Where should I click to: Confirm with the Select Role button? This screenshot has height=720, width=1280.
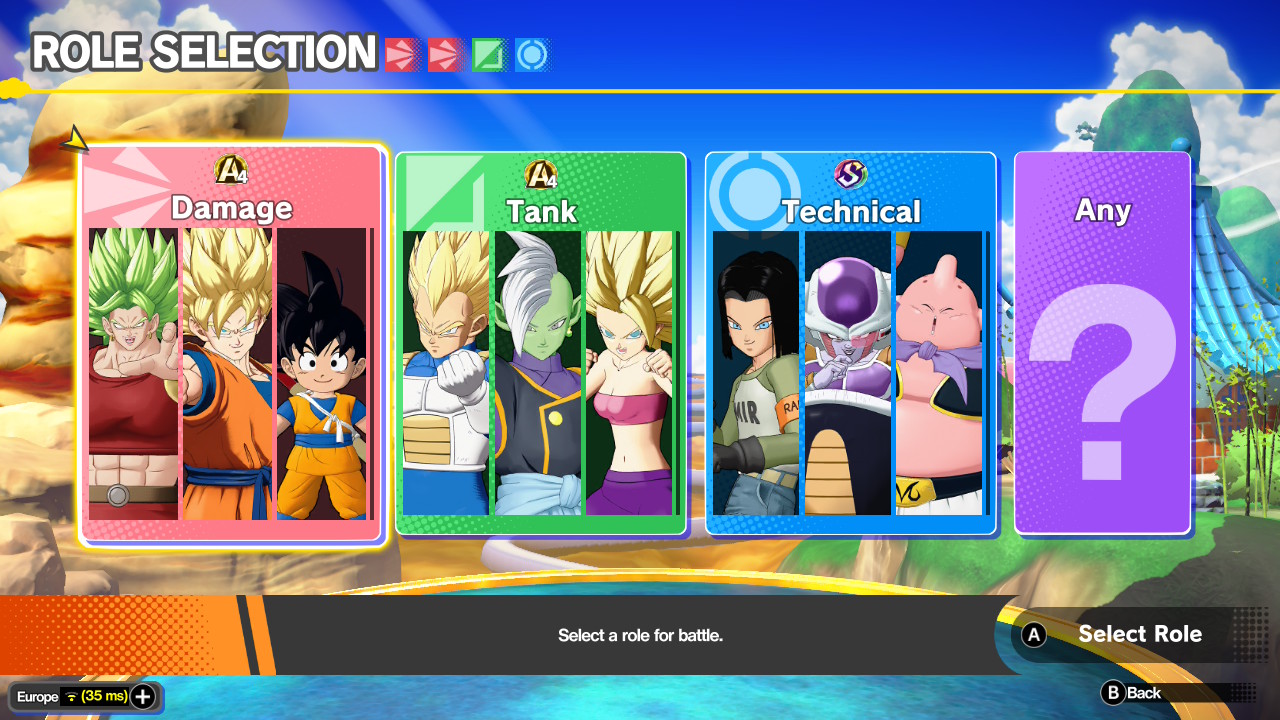point(1120,634)
